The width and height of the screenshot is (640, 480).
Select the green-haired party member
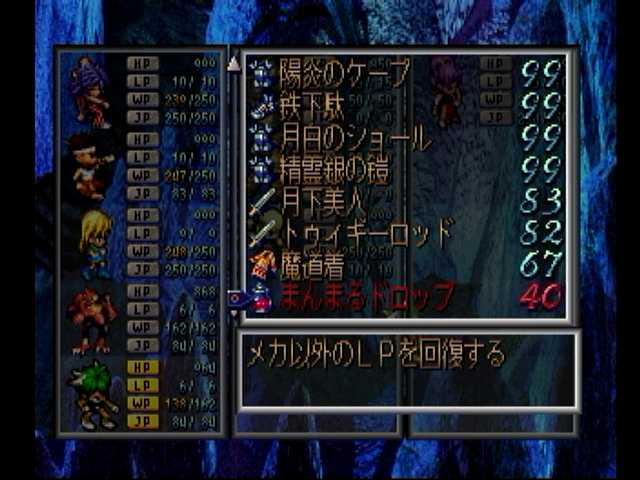tap(94, 393)
